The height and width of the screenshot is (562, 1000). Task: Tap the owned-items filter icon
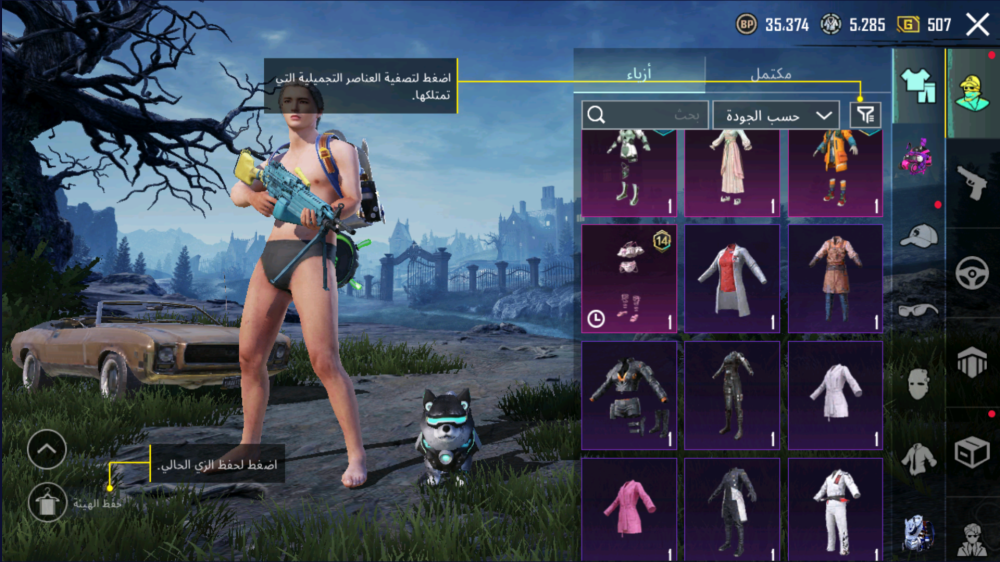coord(866,115)
